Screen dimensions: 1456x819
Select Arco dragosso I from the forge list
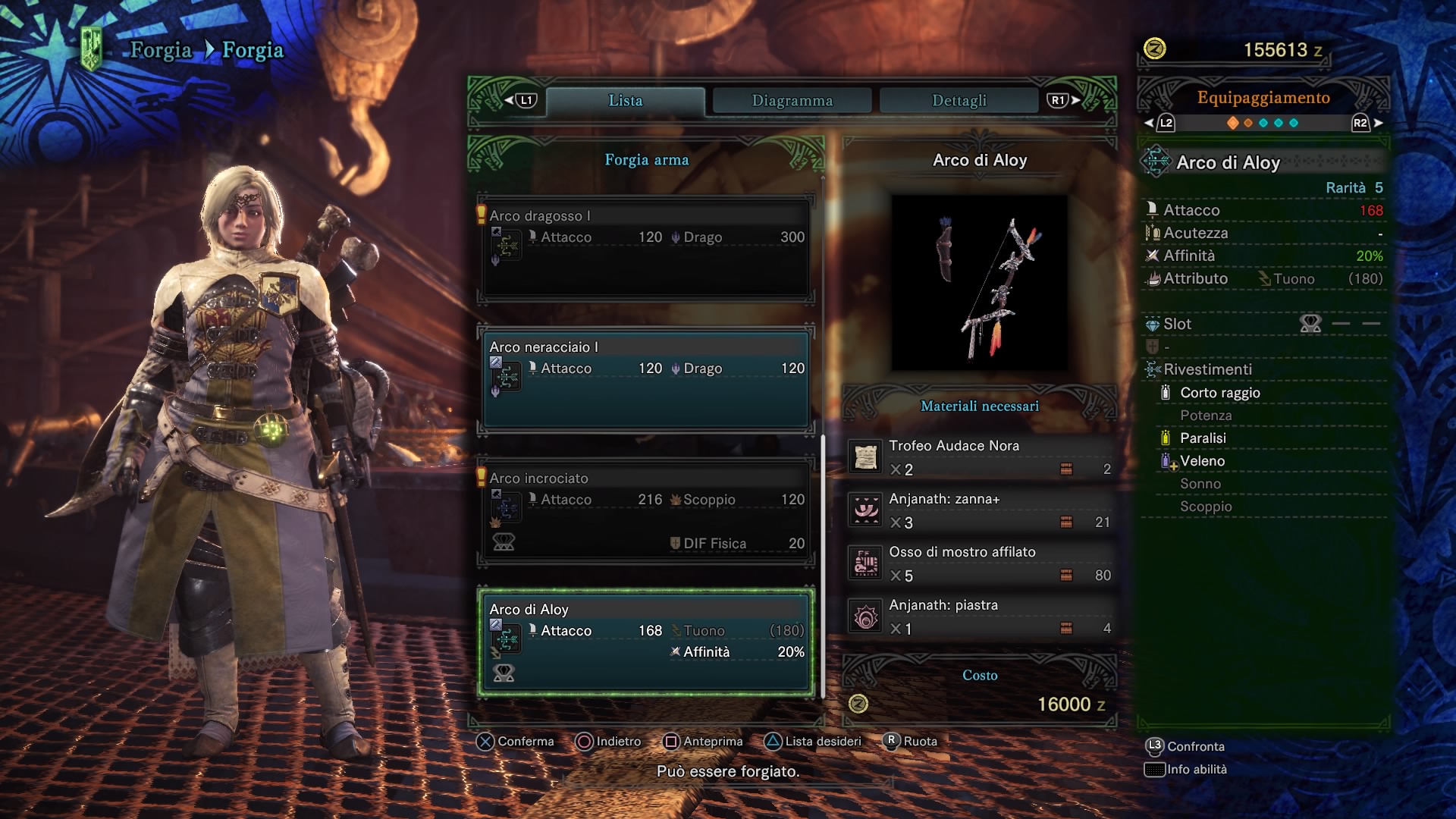pyautogui.click(x=646, y=249)
